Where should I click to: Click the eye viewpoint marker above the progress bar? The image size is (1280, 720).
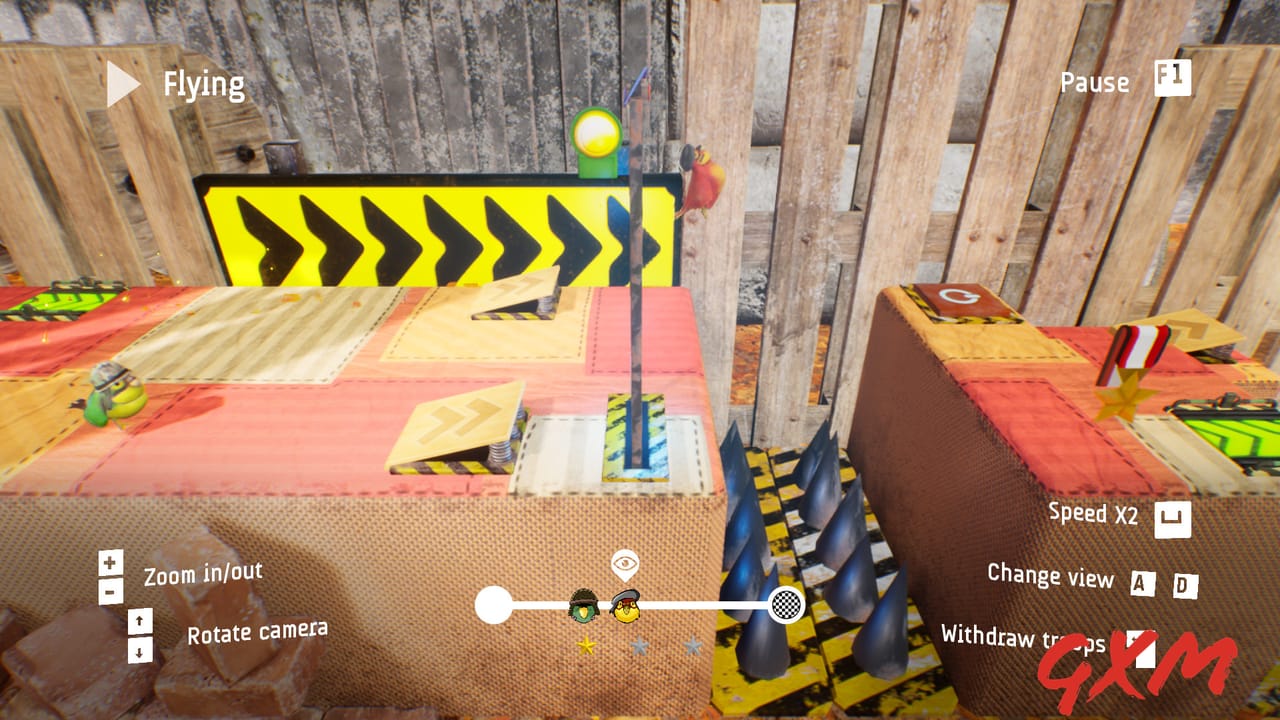tap(625, 563)
